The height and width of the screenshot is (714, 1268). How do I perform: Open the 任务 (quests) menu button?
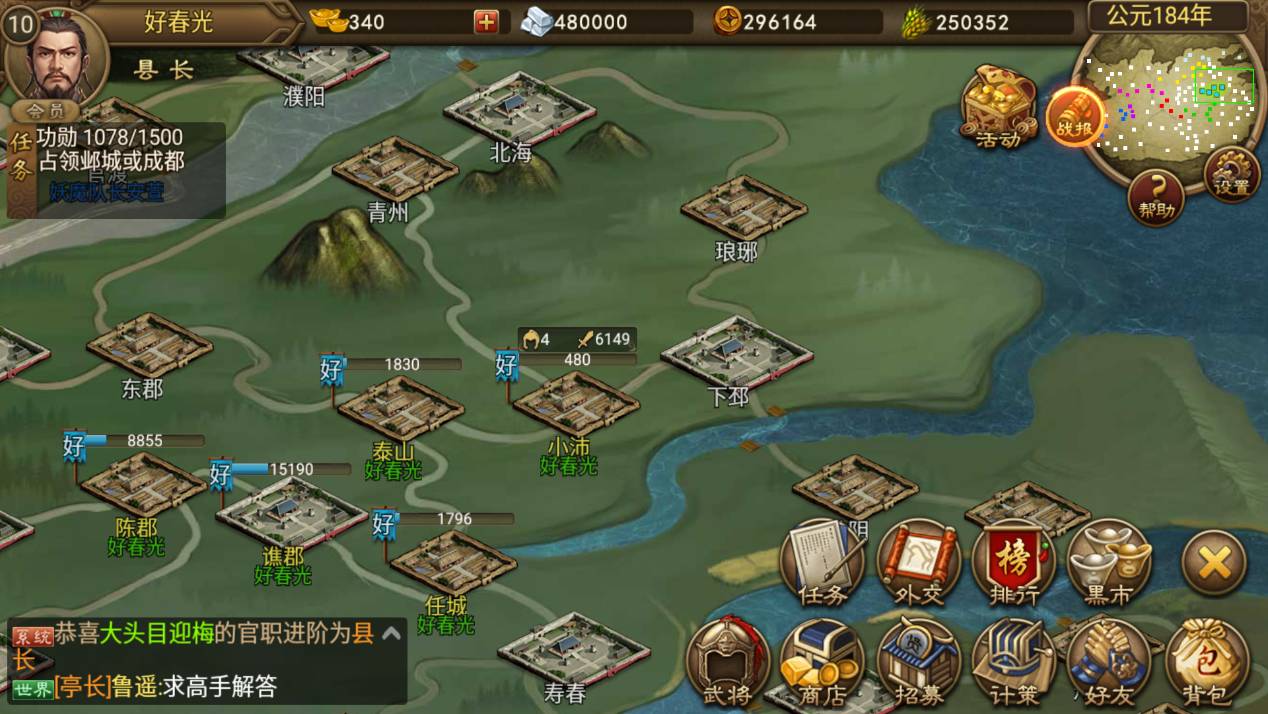(824, 562)
